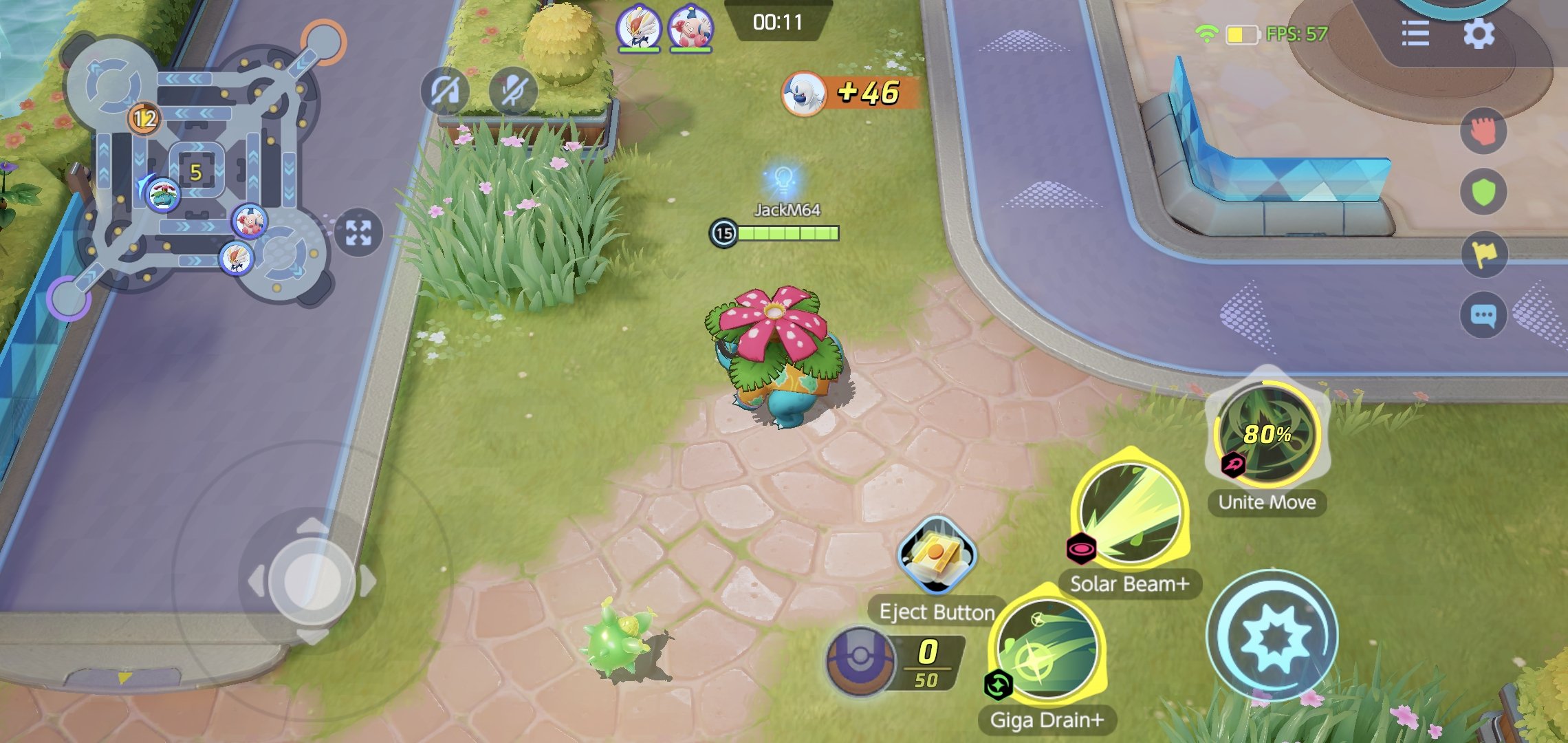Touch the virtual movement joystick
1568x743 pixels.
[x=312, y=581]
